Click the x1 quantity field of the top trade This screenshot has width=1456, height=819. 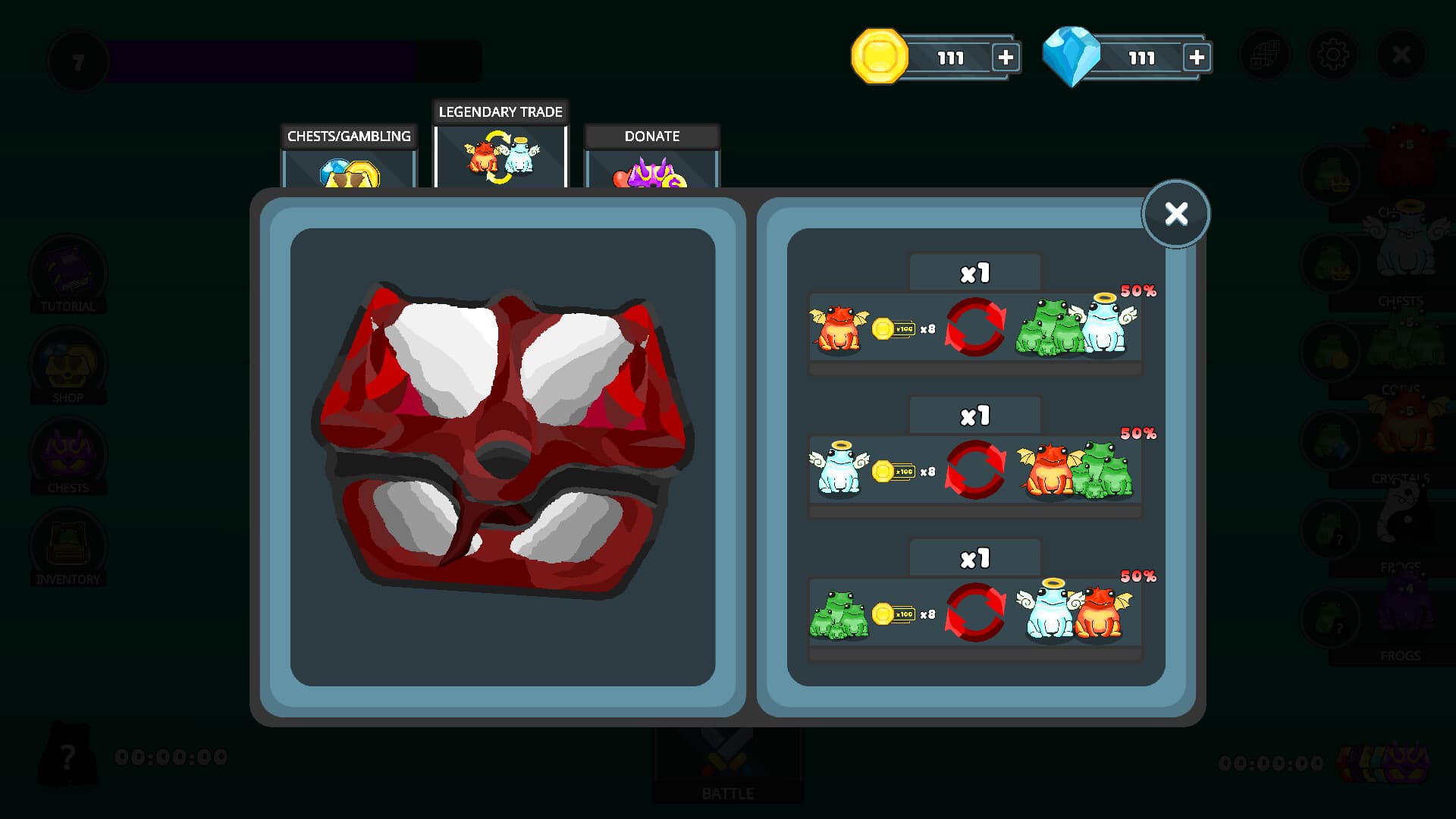point(974,271)
